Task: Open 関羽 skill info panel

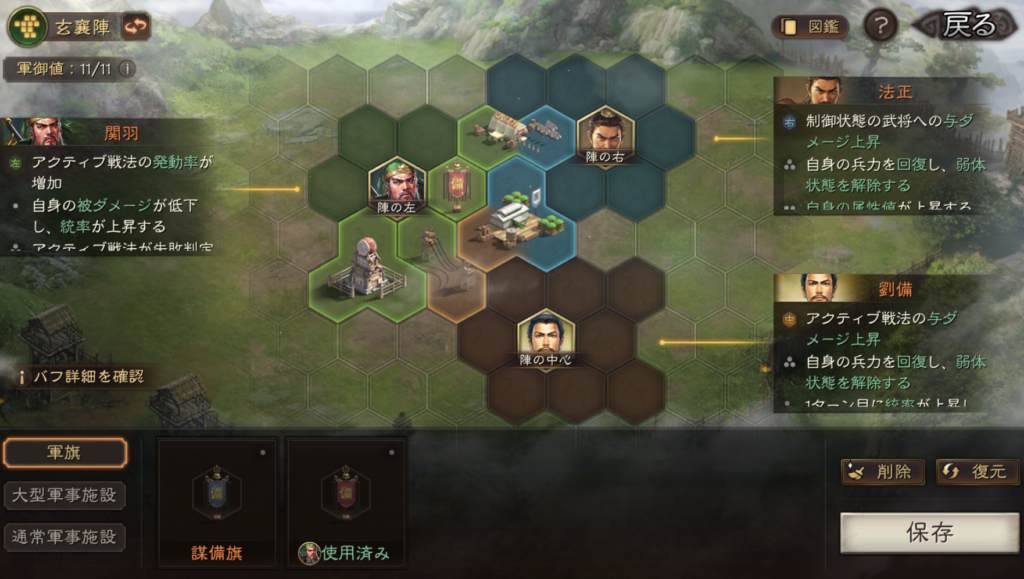Action: click(108, 186)
